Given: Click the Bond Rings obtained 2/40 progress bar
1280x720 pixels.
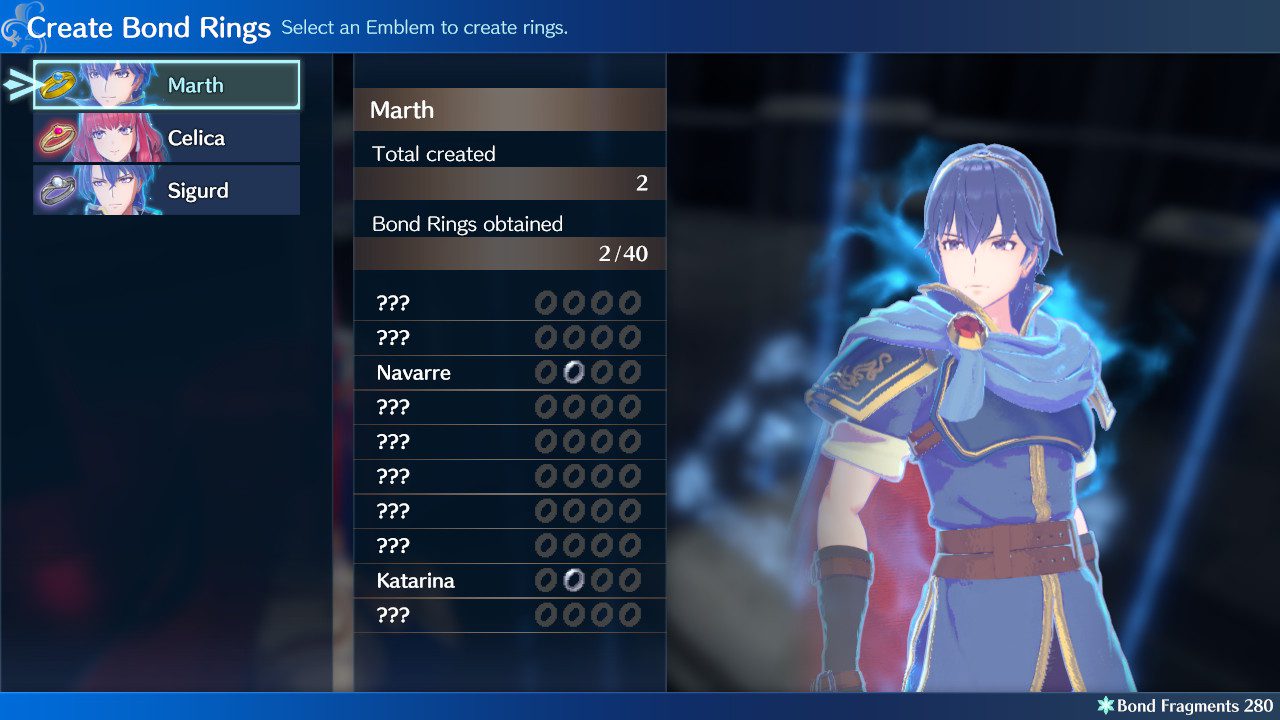Looking at the screenshot, I should coord(510,253).
